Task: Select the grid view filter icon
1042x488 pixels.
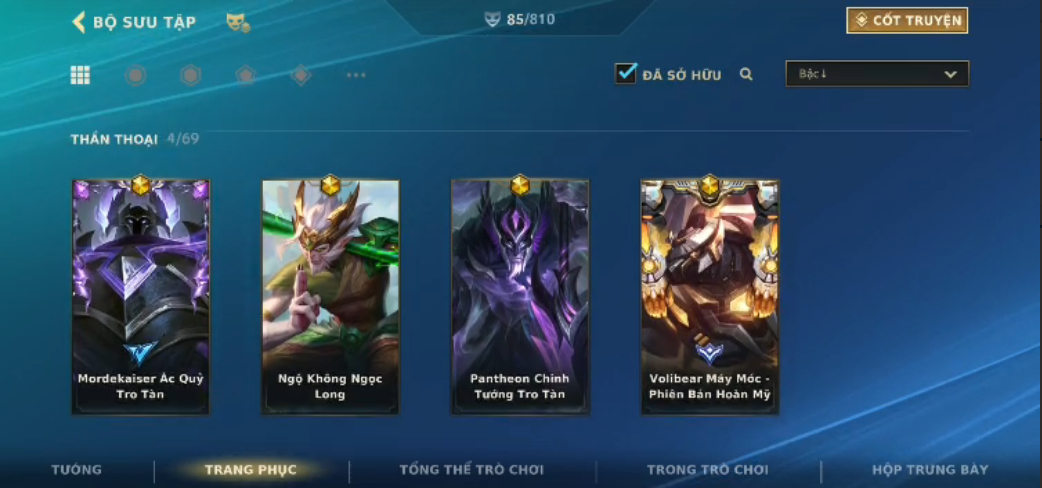Action: tap(80, 75)
